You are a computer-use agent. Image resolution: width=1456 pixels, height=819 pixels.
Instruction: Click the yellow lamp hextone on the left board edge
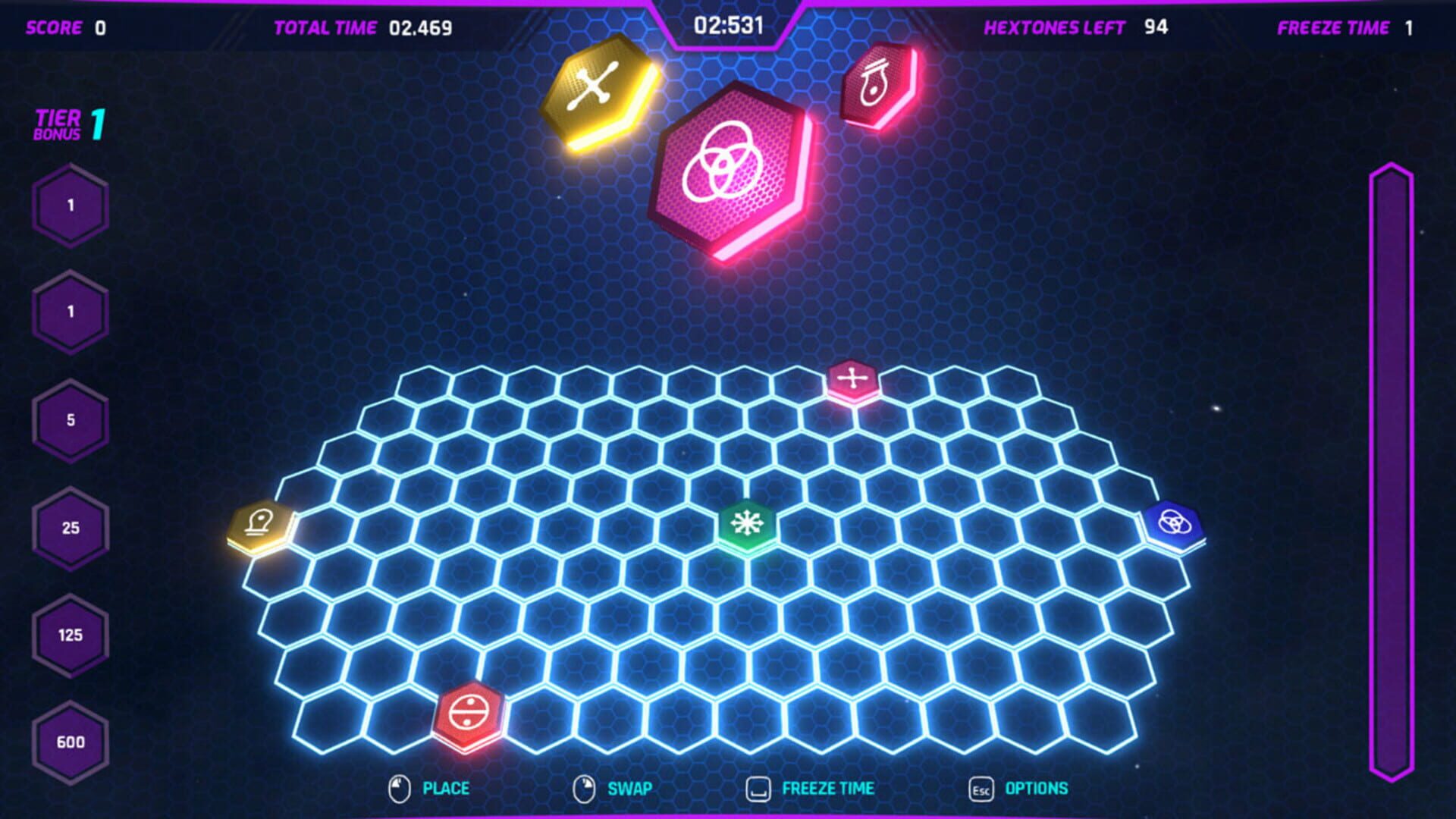260,525
